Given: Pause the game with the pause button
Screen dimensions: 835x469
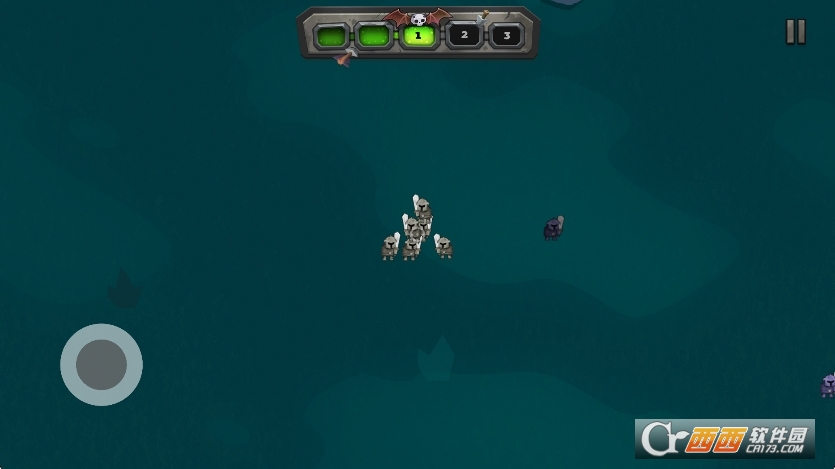Looking at the screenshot, I should [795, 32].
